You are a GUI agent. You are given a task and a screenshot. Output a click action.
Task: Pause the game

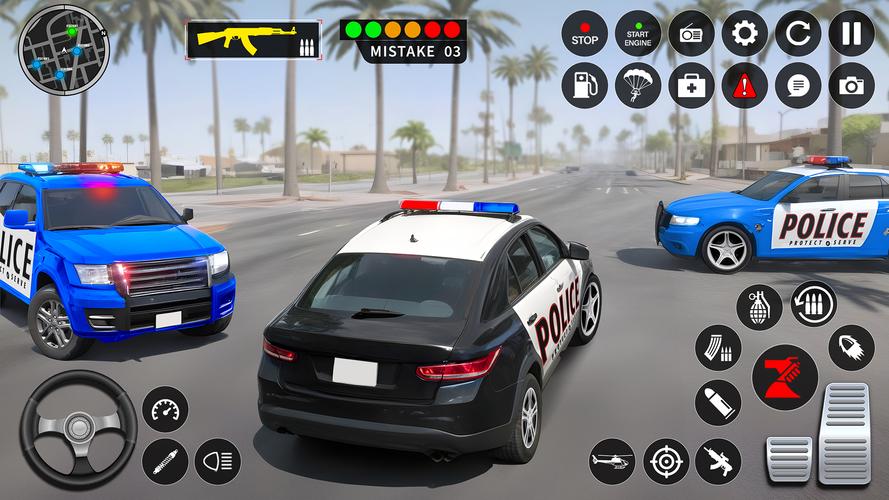point(851,33)
